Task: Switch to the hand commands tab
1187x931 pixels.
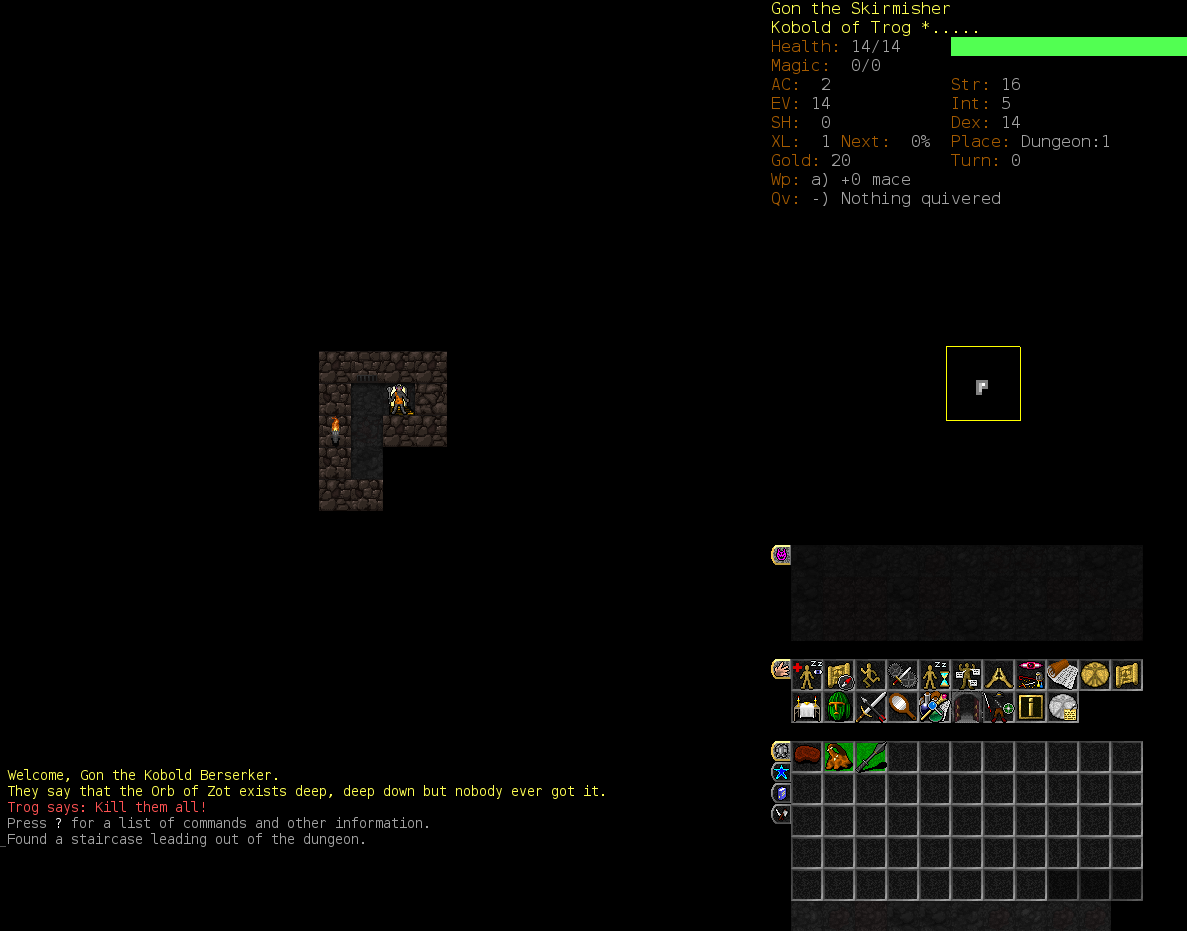Action: [781, 669]
